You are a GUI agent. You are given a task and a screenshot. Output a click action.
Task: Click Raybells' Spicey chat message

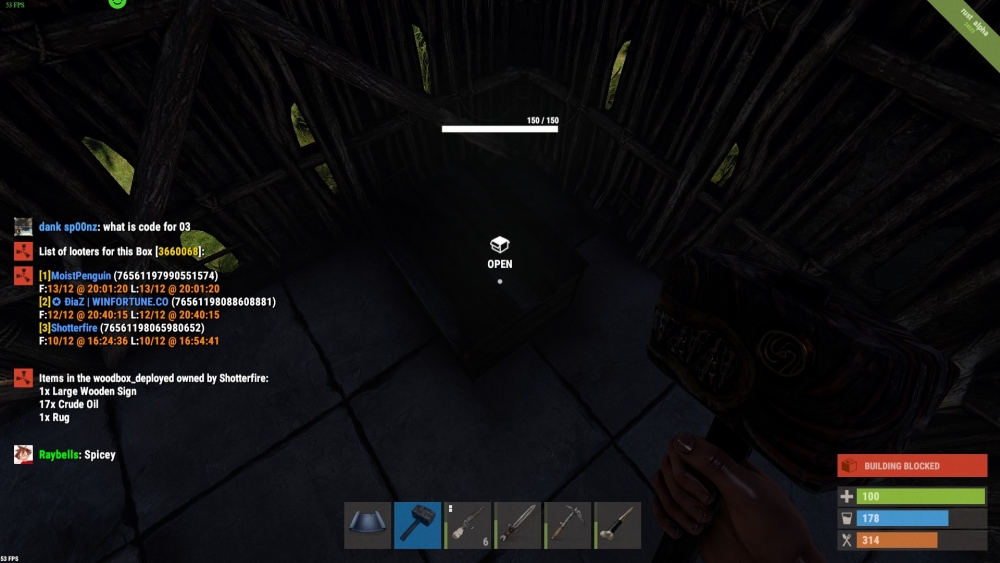pyautogui.click(x=77, y=455)
